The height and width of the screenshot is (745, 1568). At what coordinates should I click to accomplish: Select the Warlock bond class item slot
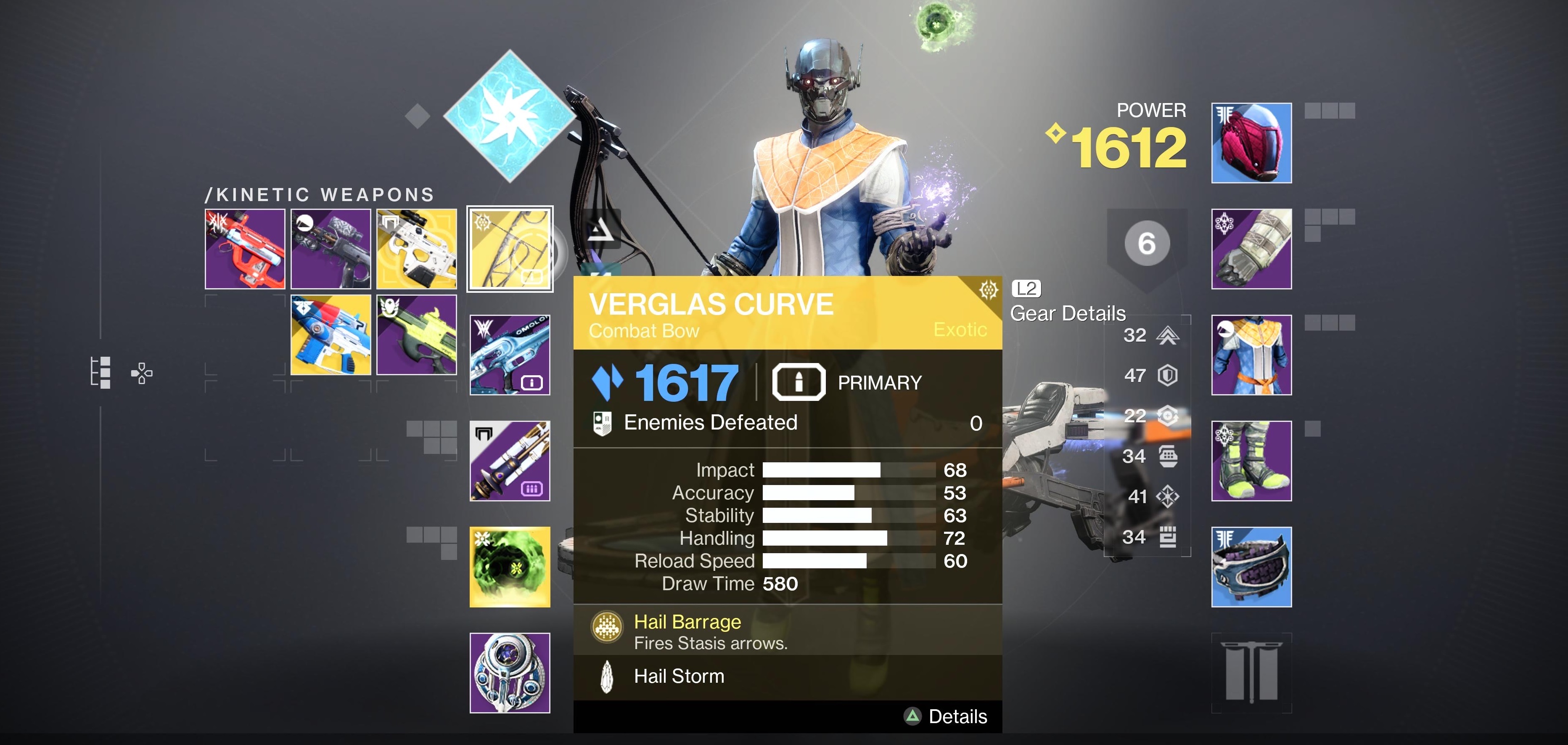pos(1251,567)
